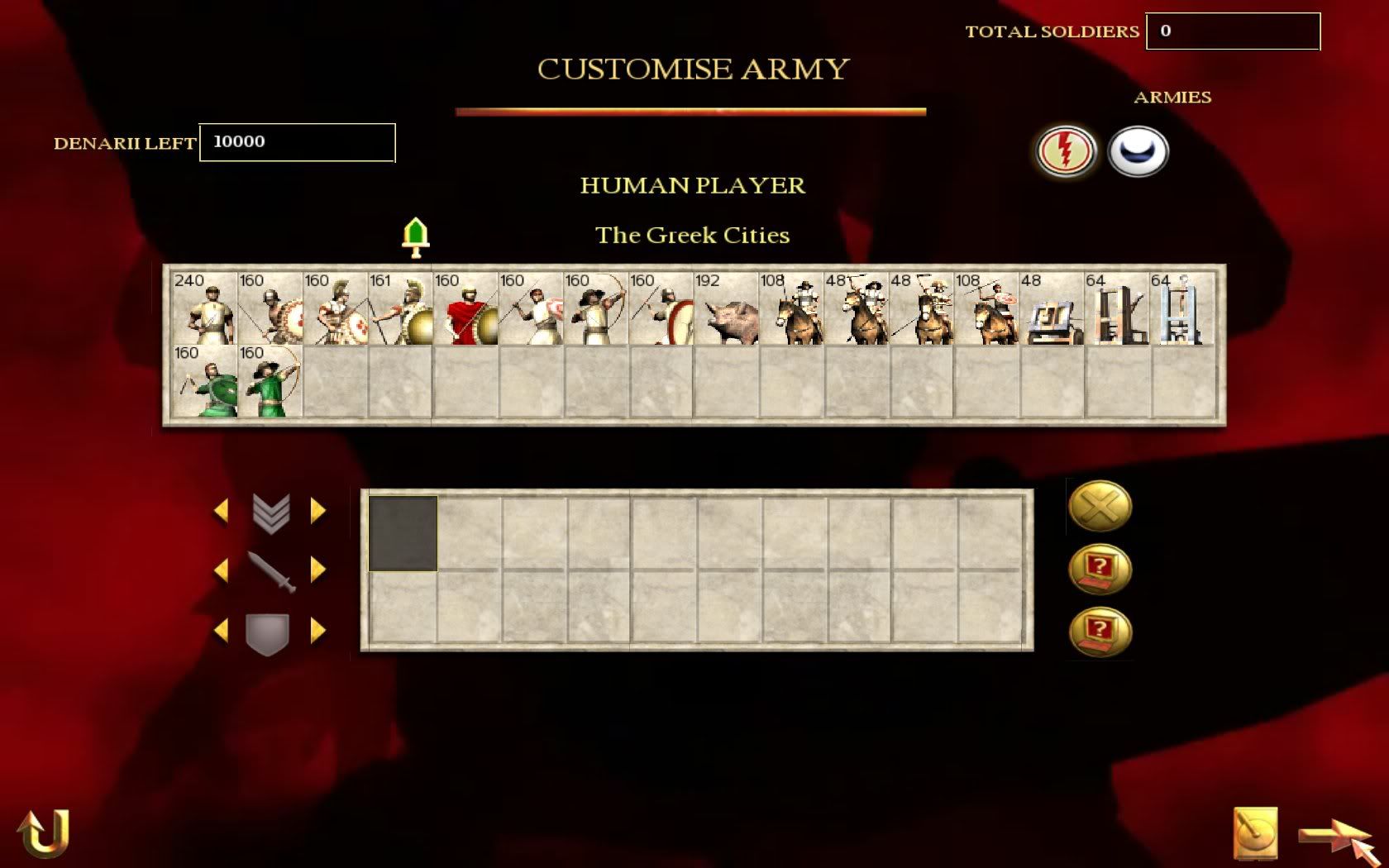Choose the green-clad archer unit card
The height and width of the screenshot is (868, 1389).
270,381
